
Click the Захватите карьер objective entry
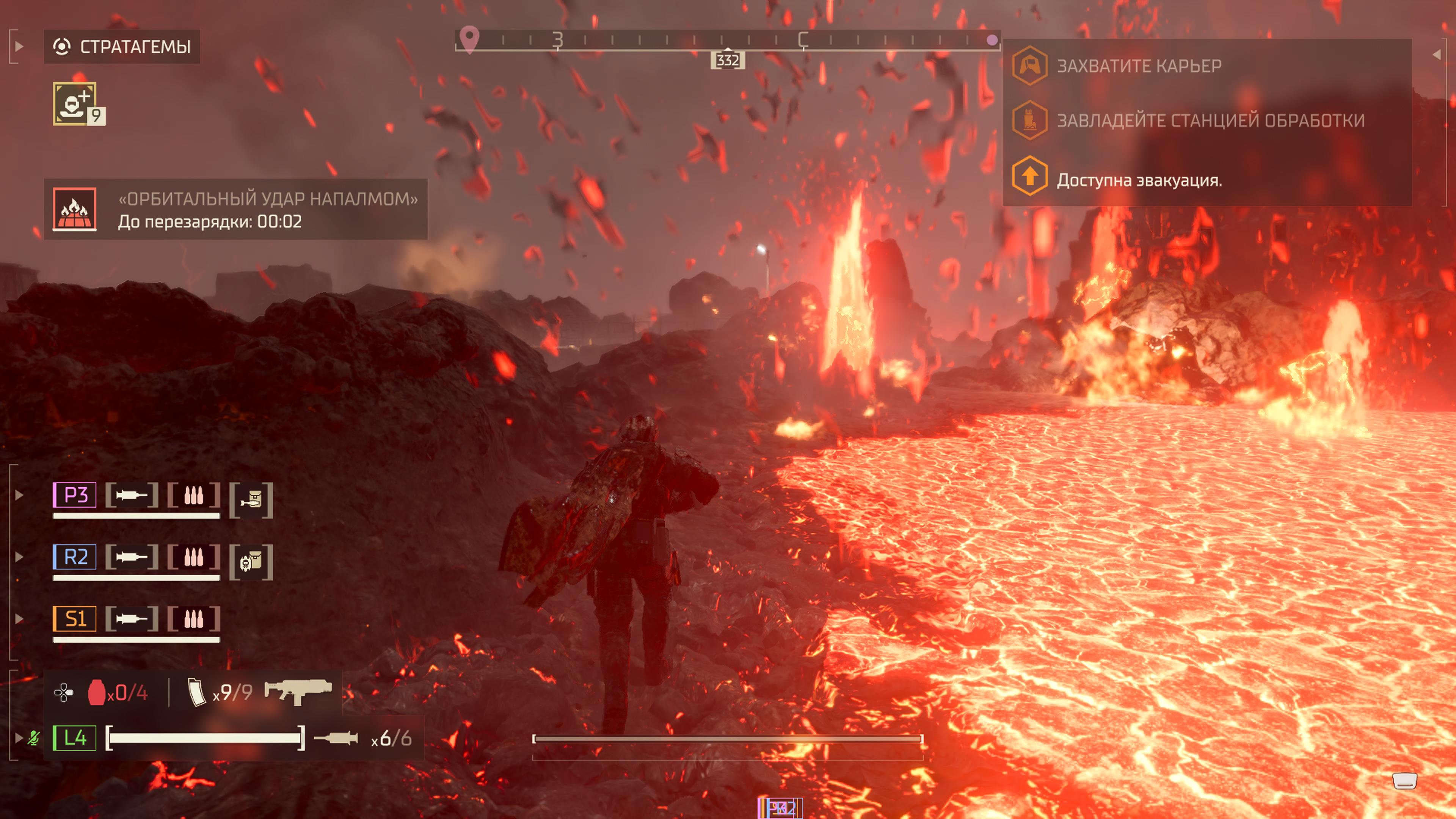coord(1138,66)
